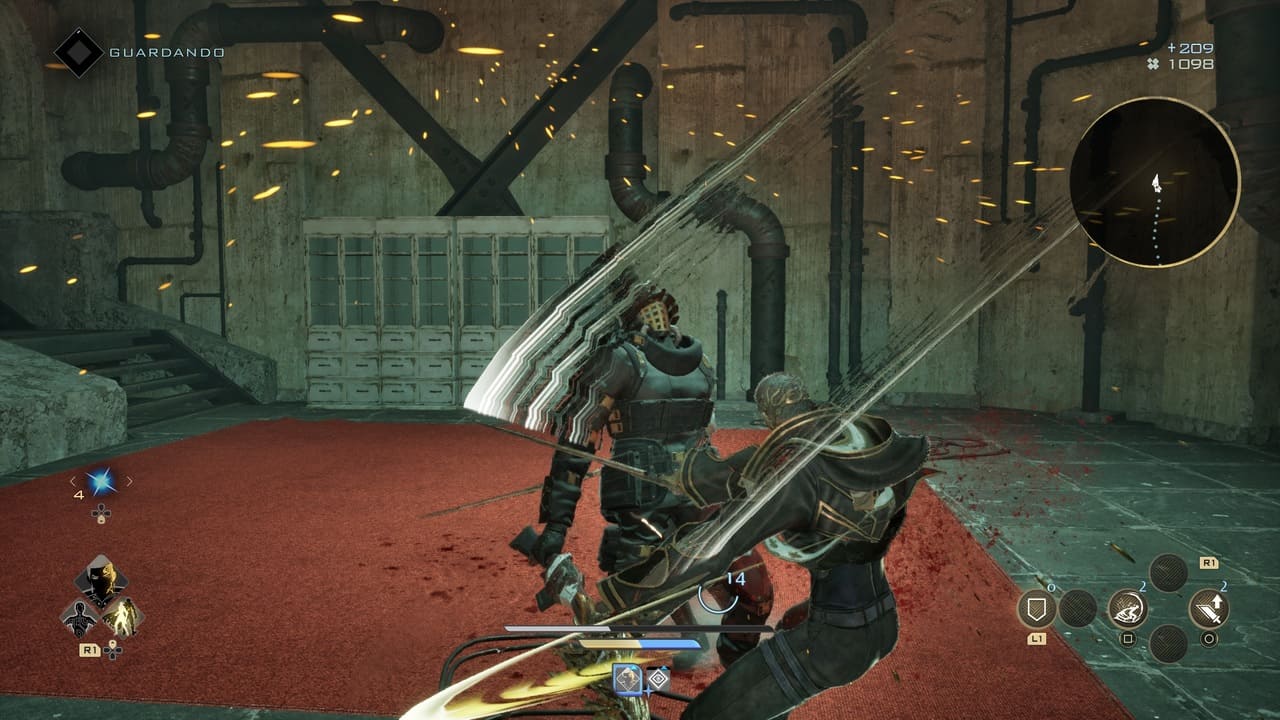Cycle to the previous item with left arrow

[72, 481]
